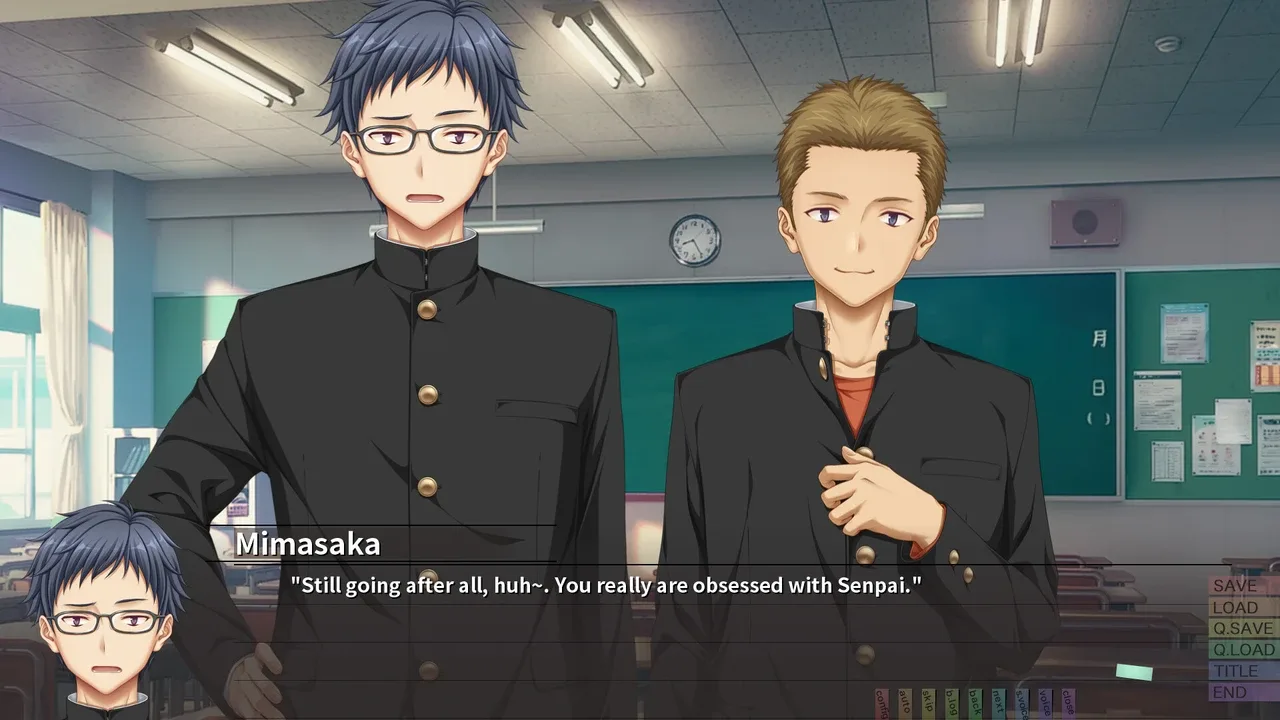Click the s.voice tab
The width and height of the screenshot is (1280, 720).
click(x=1022, y=703)
